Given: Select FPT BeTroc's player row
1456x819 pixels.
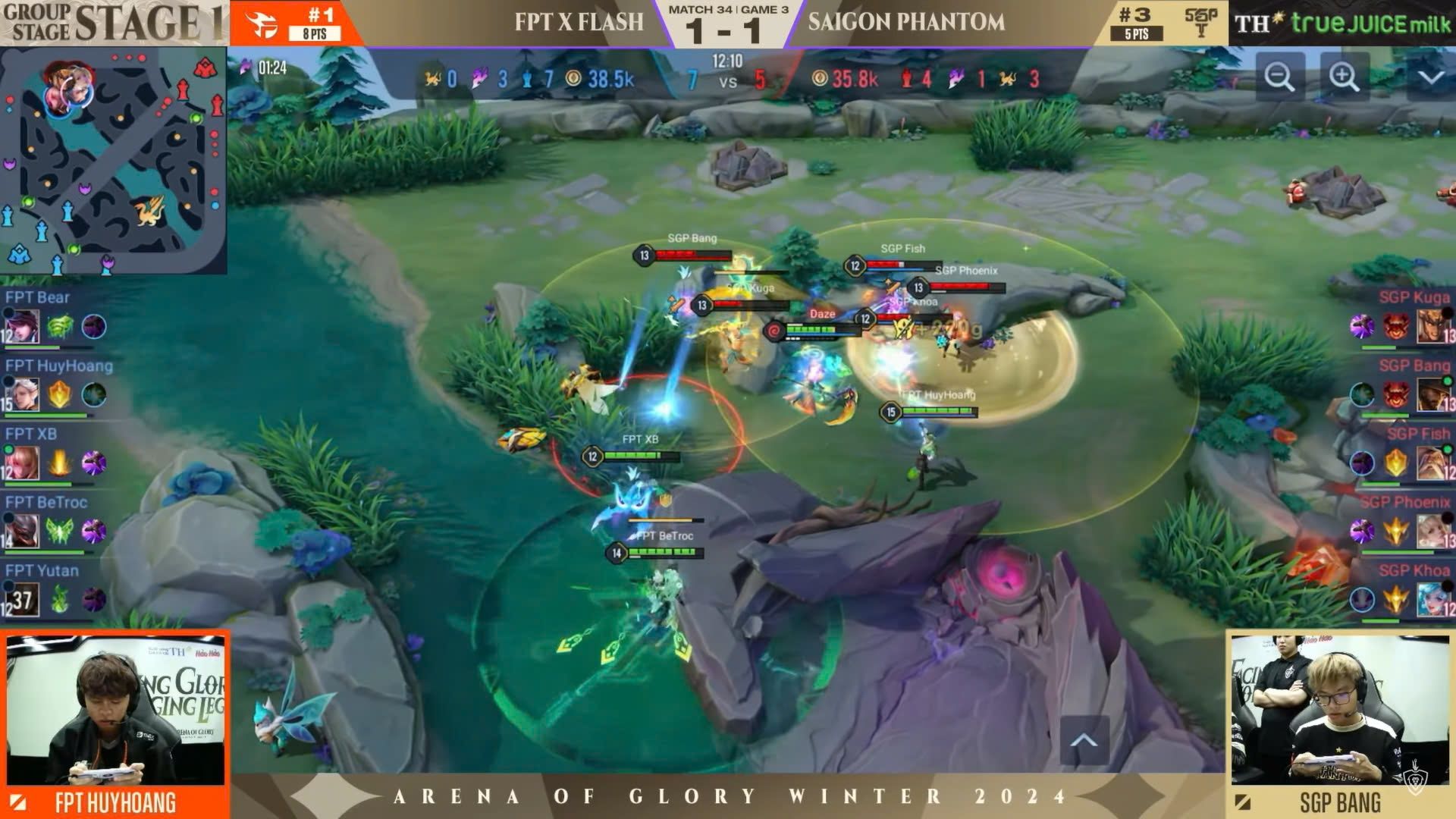Looking at the screenshot, I should [x=57, y=522].
